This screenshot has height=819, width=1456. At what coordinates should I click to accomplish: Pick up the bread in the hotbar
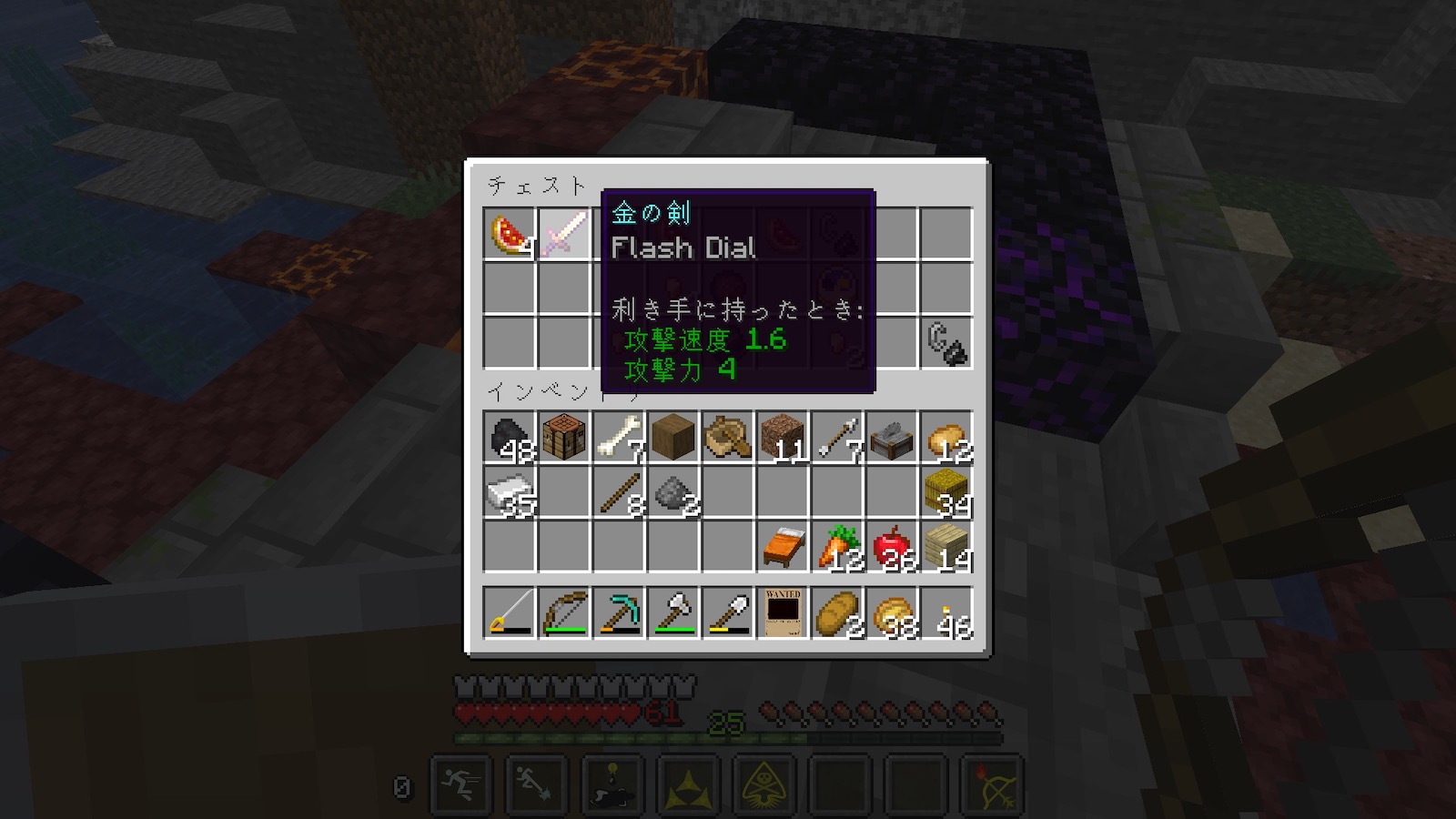(x=837, y=612)
